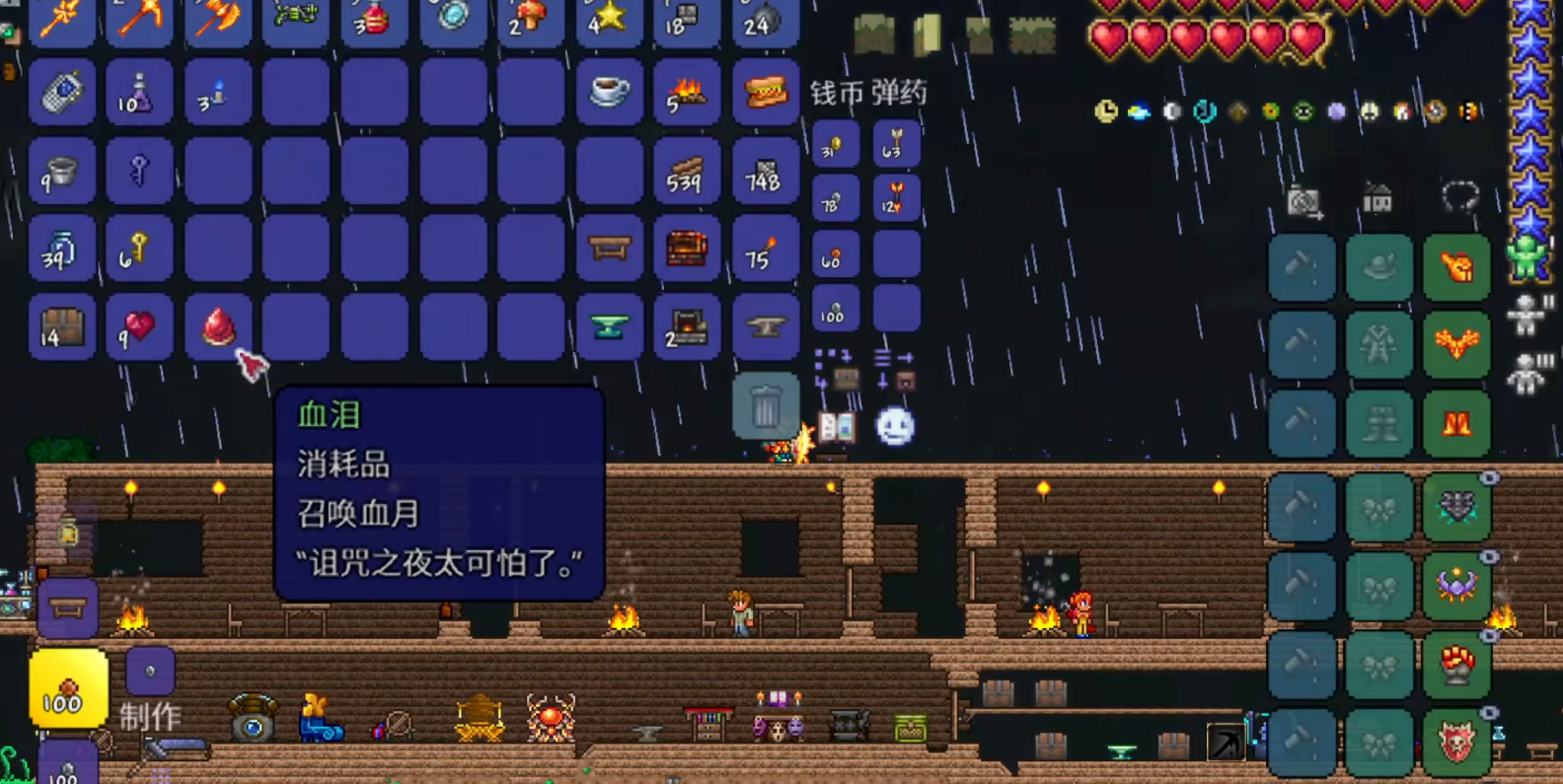Craft the highlighted yellow recipe item
The height and width of the screenshot is (784, 1563).
point(68,689)
